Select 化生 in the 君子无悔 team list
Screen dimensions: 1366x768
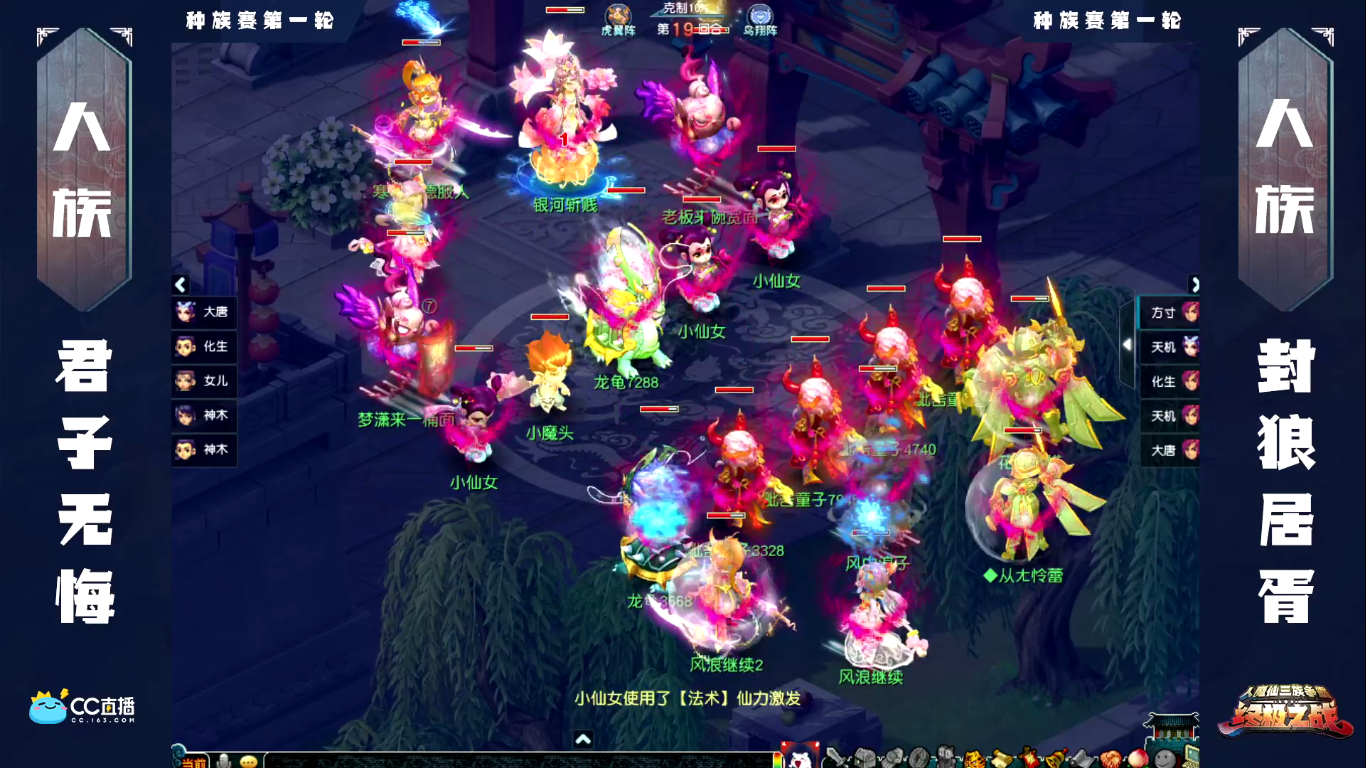[204, 347]
